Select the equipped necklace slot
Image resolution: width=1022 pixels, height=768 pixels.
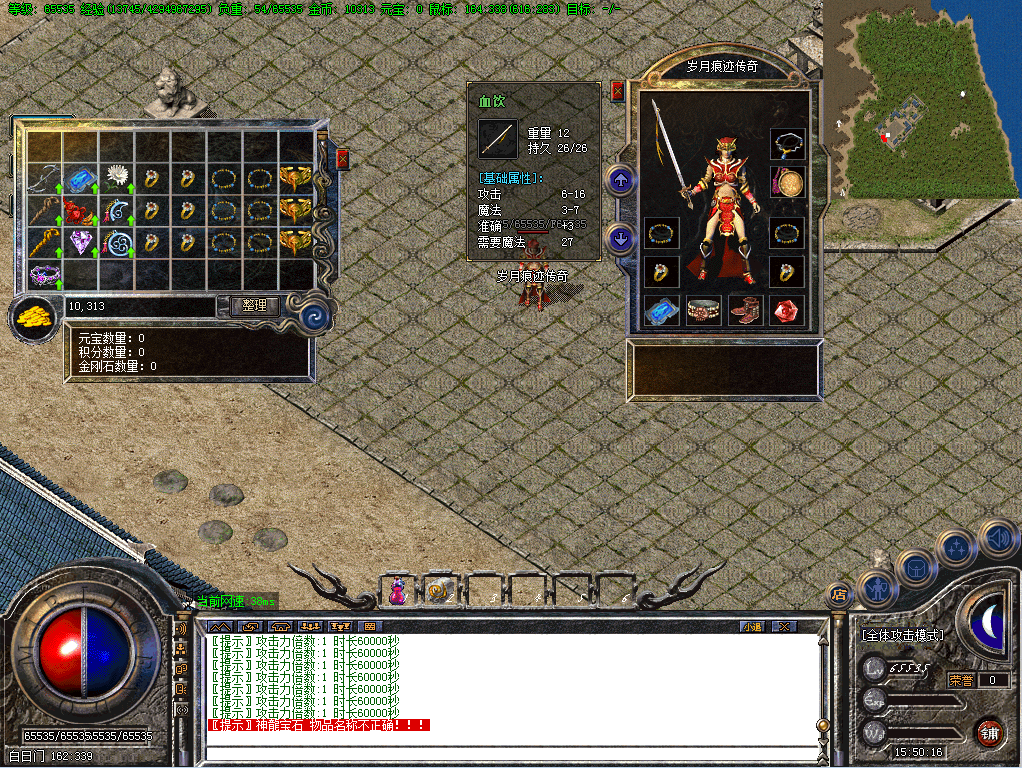[x=788, y=143]
